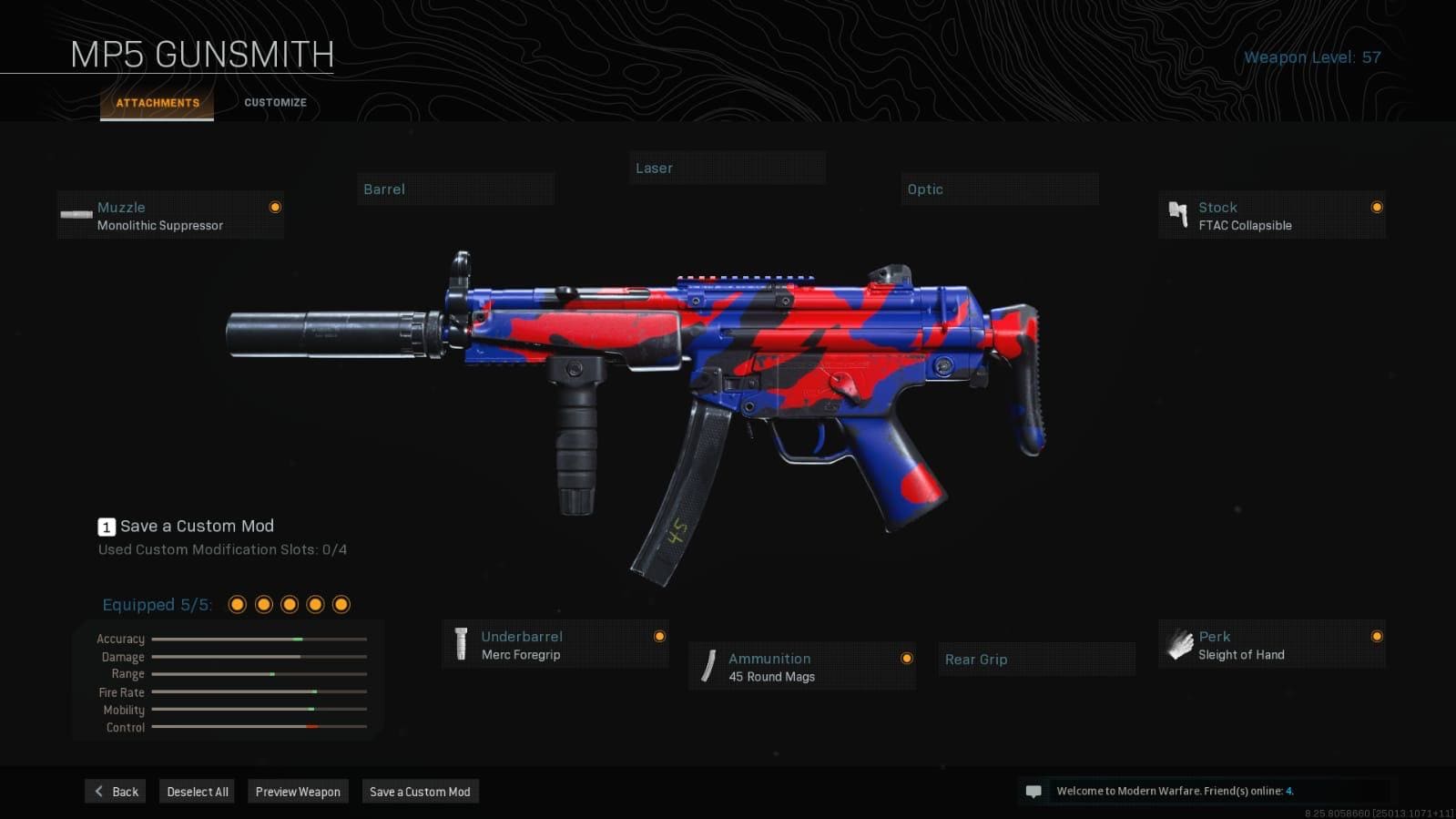Click the Back button
This screenshot has width=1456, height=819.
point(117,792)
